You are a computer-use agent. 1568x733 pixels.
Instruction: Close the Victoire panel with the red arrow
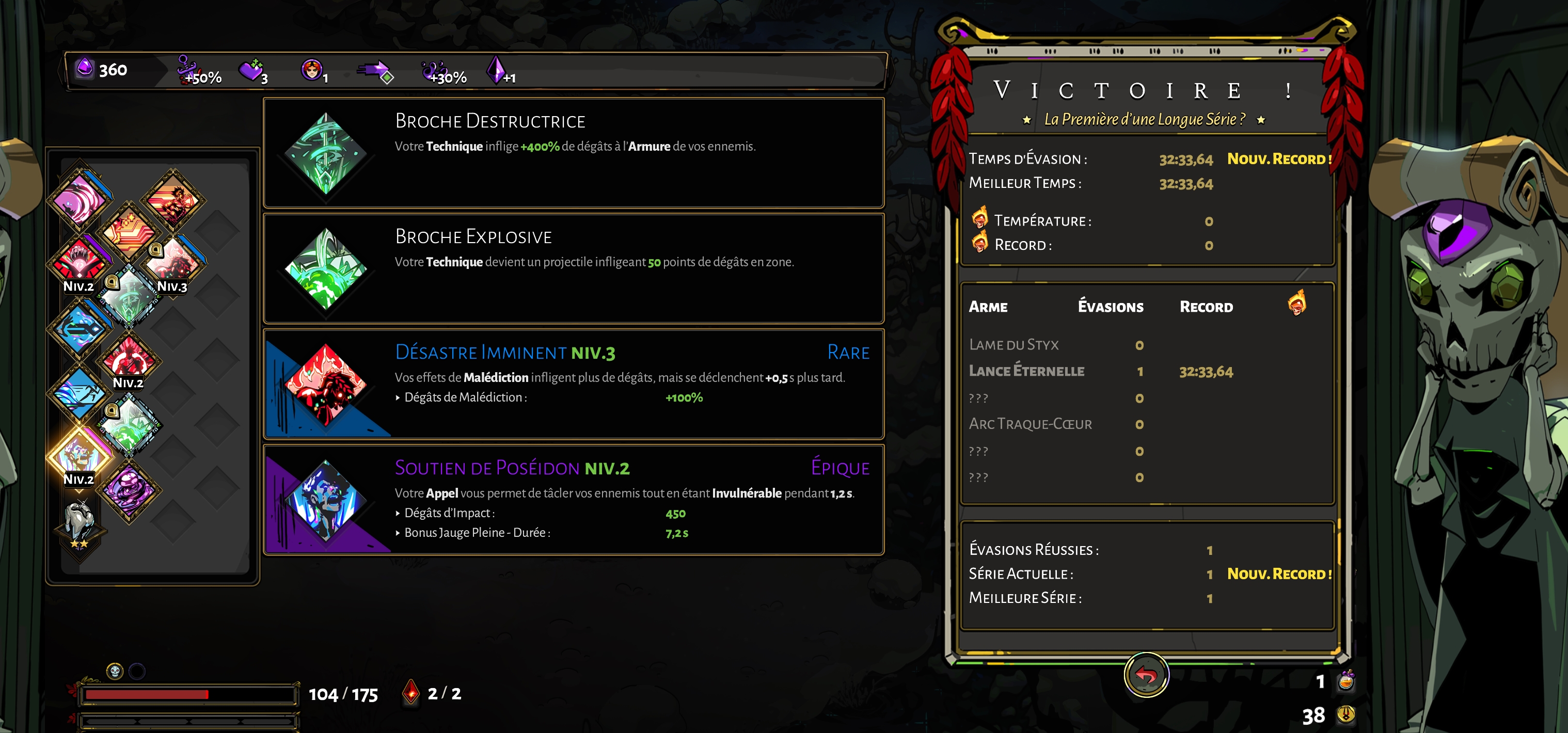click(1146, 675)
